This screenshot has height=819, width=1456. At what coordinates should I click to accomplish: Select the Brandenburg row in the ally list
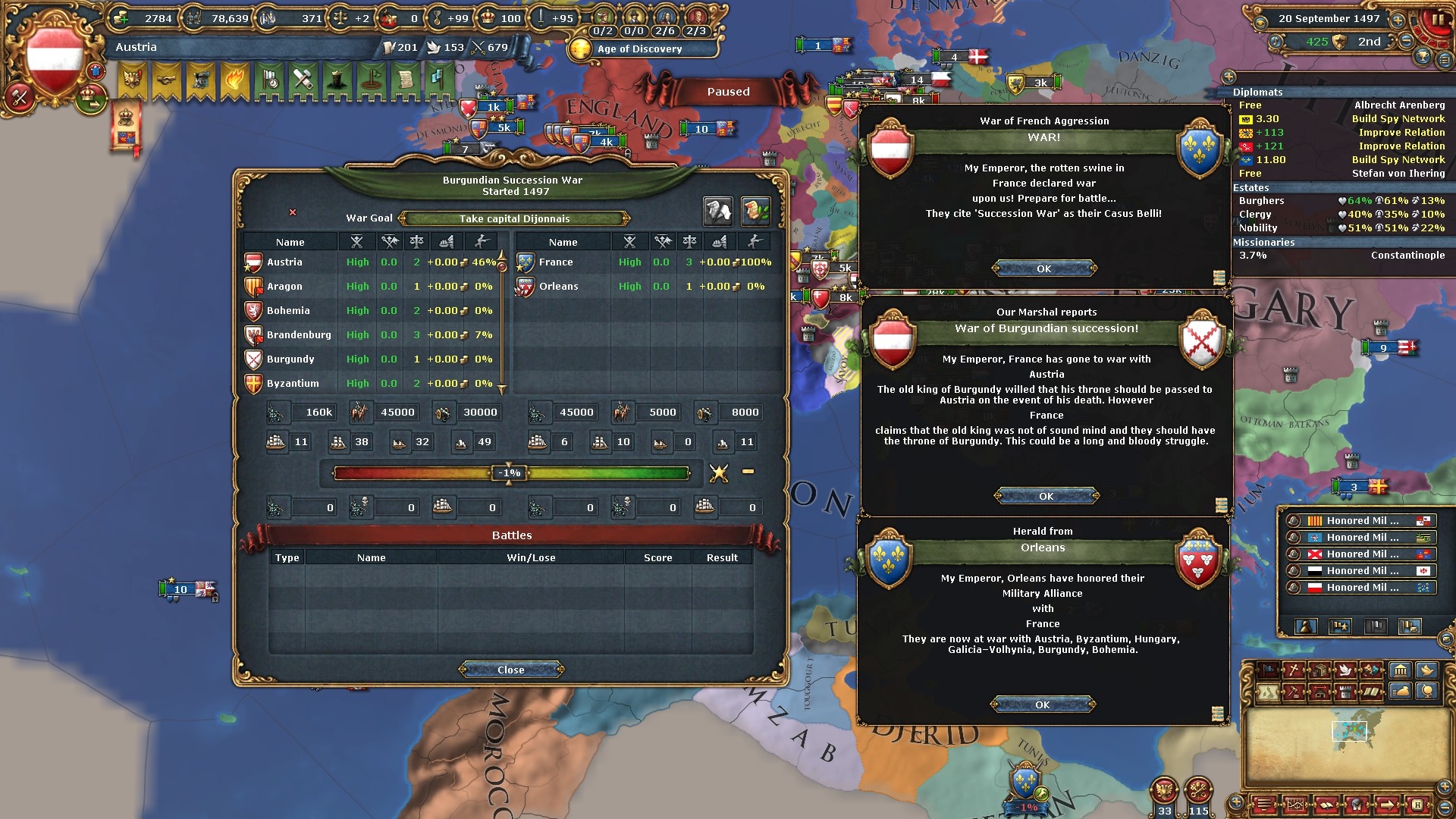click(299, 334)
